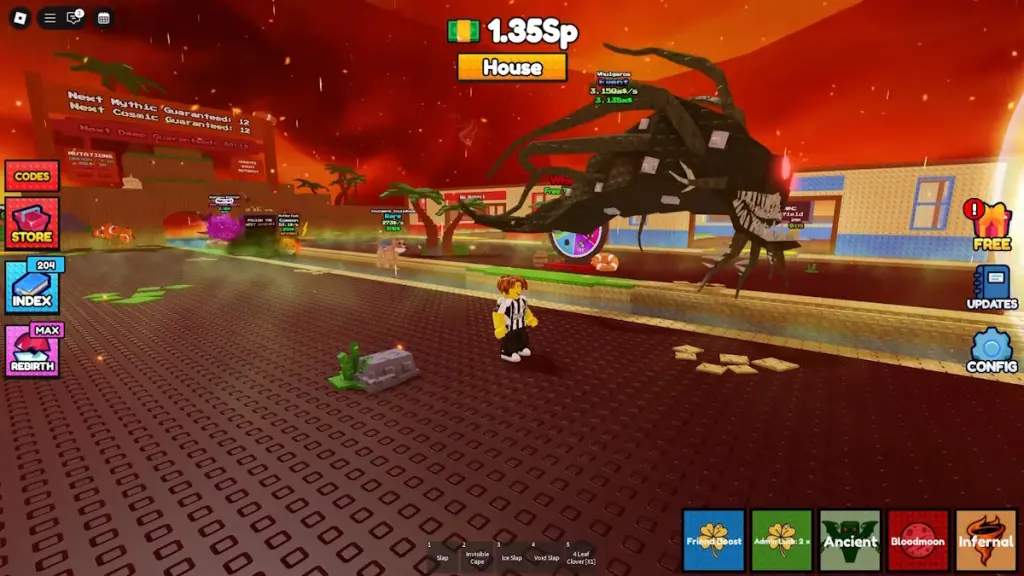1024x576 pixels.
Task: Open the Index book
Action: point(32,287)
